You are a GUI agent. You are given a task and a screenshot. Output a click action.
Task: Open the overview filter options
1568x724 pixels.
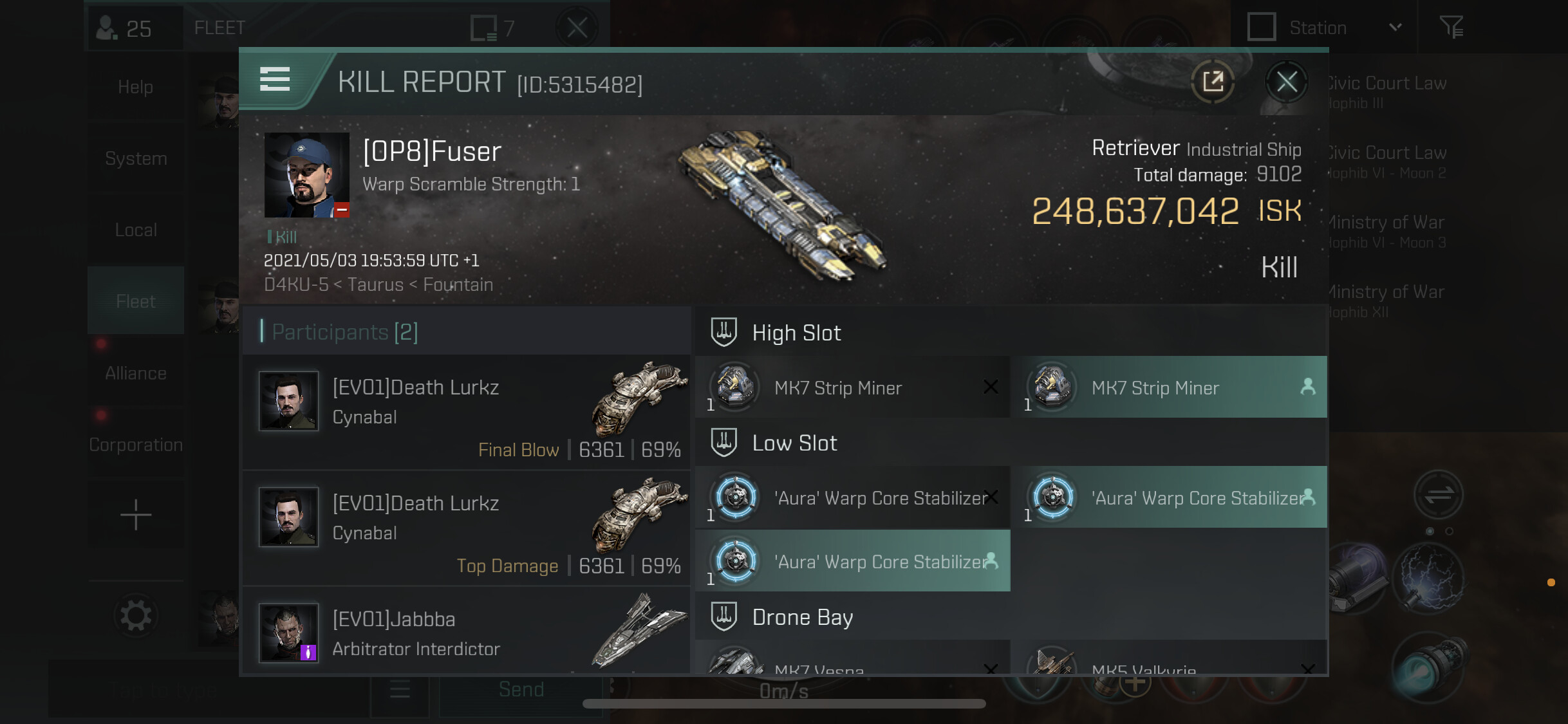point(1451,28)
